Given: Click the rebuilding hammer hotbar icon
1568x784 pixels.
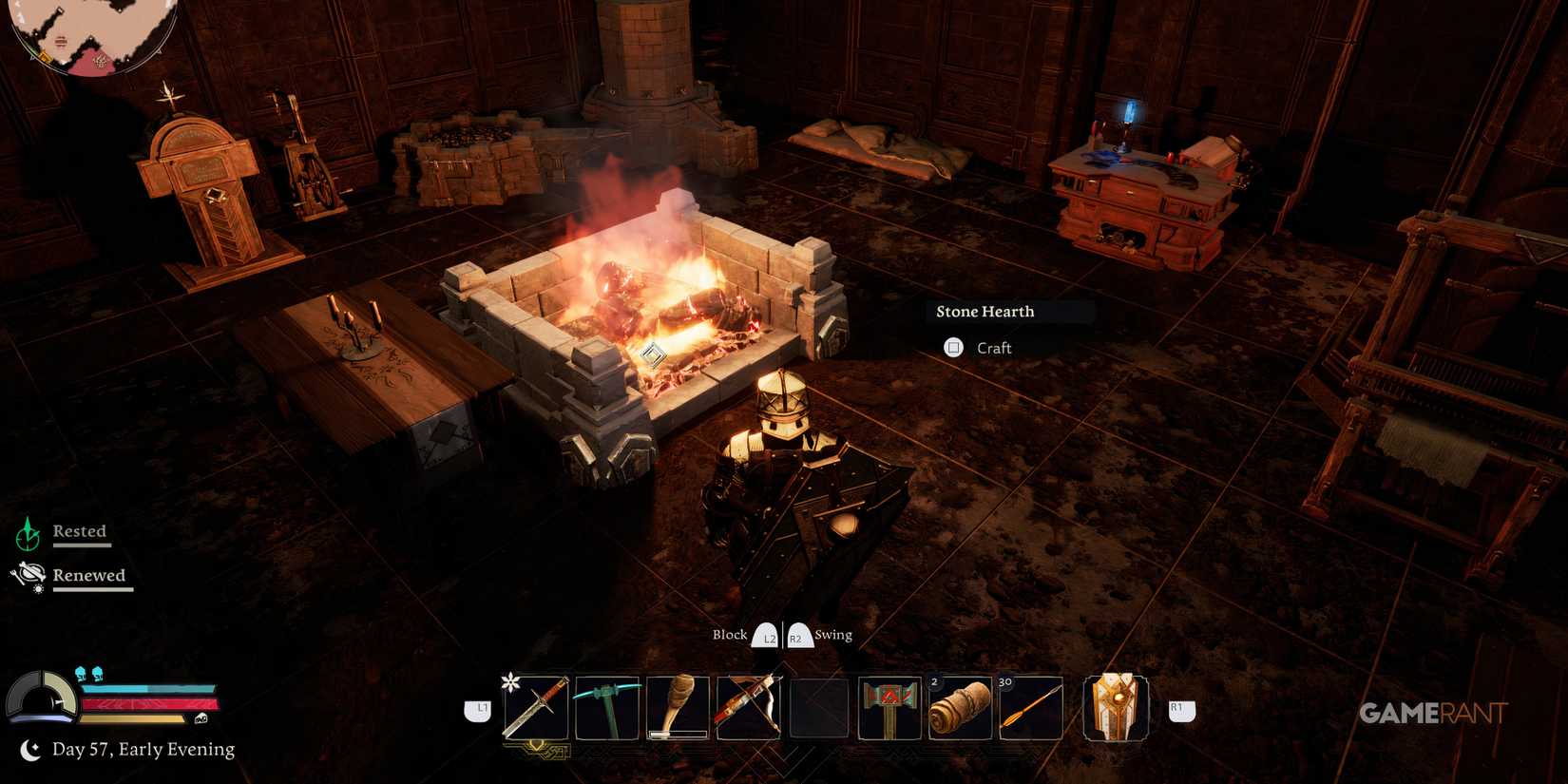Looking at the screenshot, I should coord(890,706).
